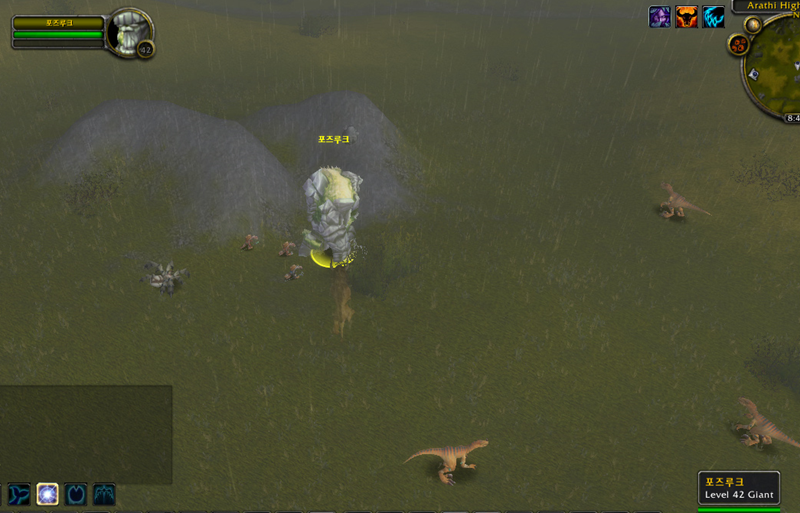Trigger the teal fountain spray ability
Image resolution: width=800 pixels, height=513 pixels.
[104, 494]
